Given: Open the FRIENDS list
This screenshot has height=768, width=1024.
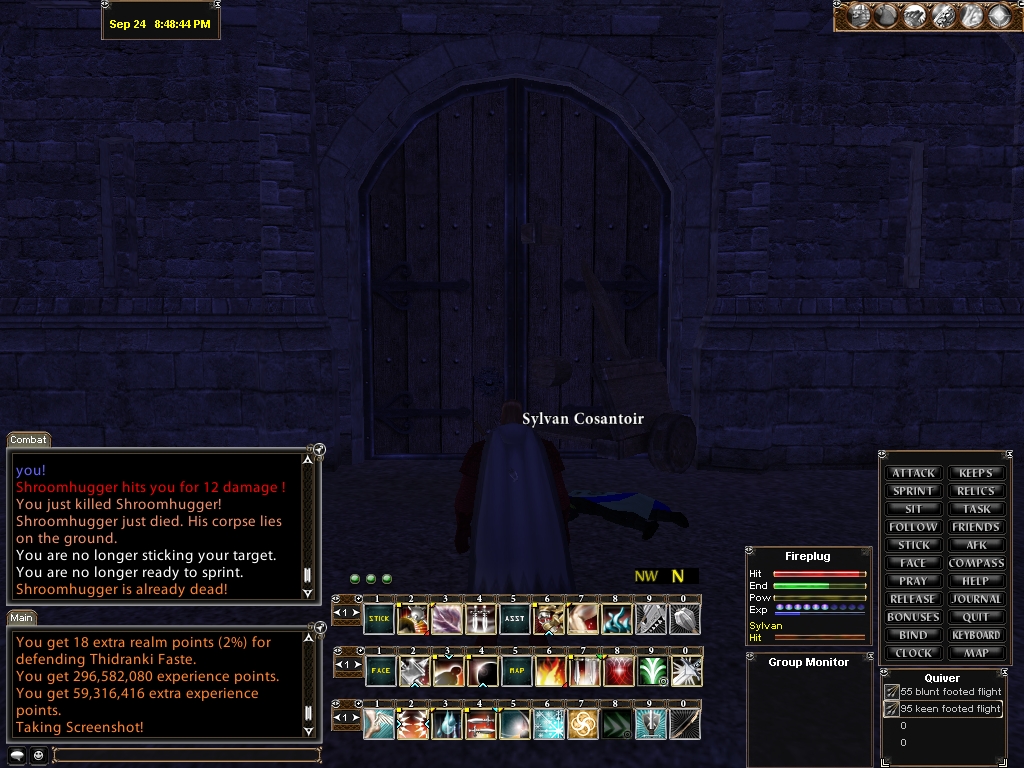Looking at the screenshot, I should coord(976,527).
